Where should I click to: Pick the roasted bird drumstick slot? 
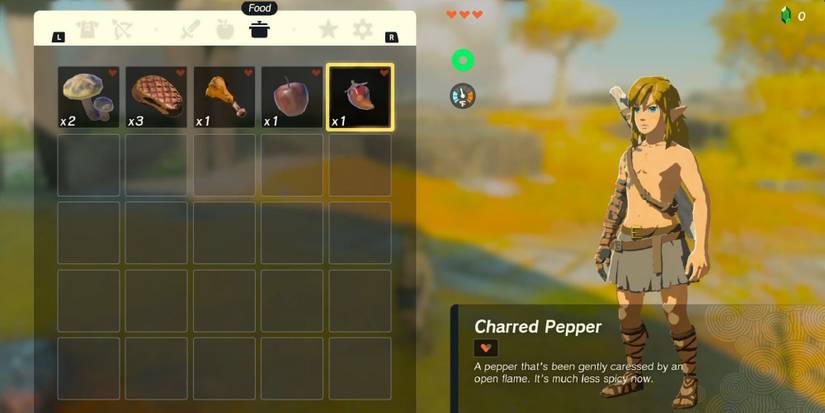(224, 98)
